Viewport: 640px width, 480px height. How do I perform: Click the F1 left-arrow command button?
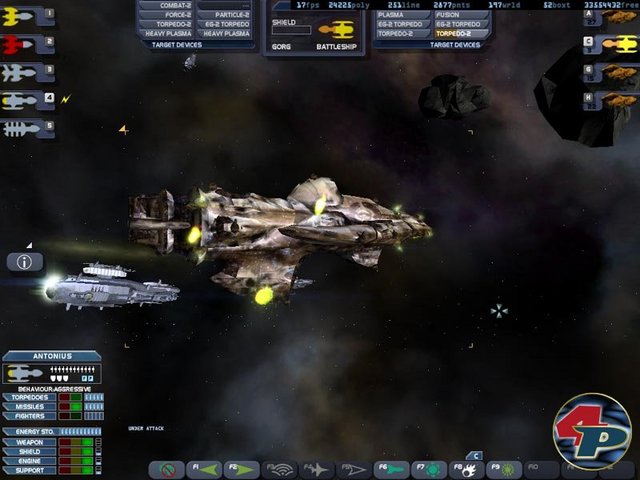point(206,468)
